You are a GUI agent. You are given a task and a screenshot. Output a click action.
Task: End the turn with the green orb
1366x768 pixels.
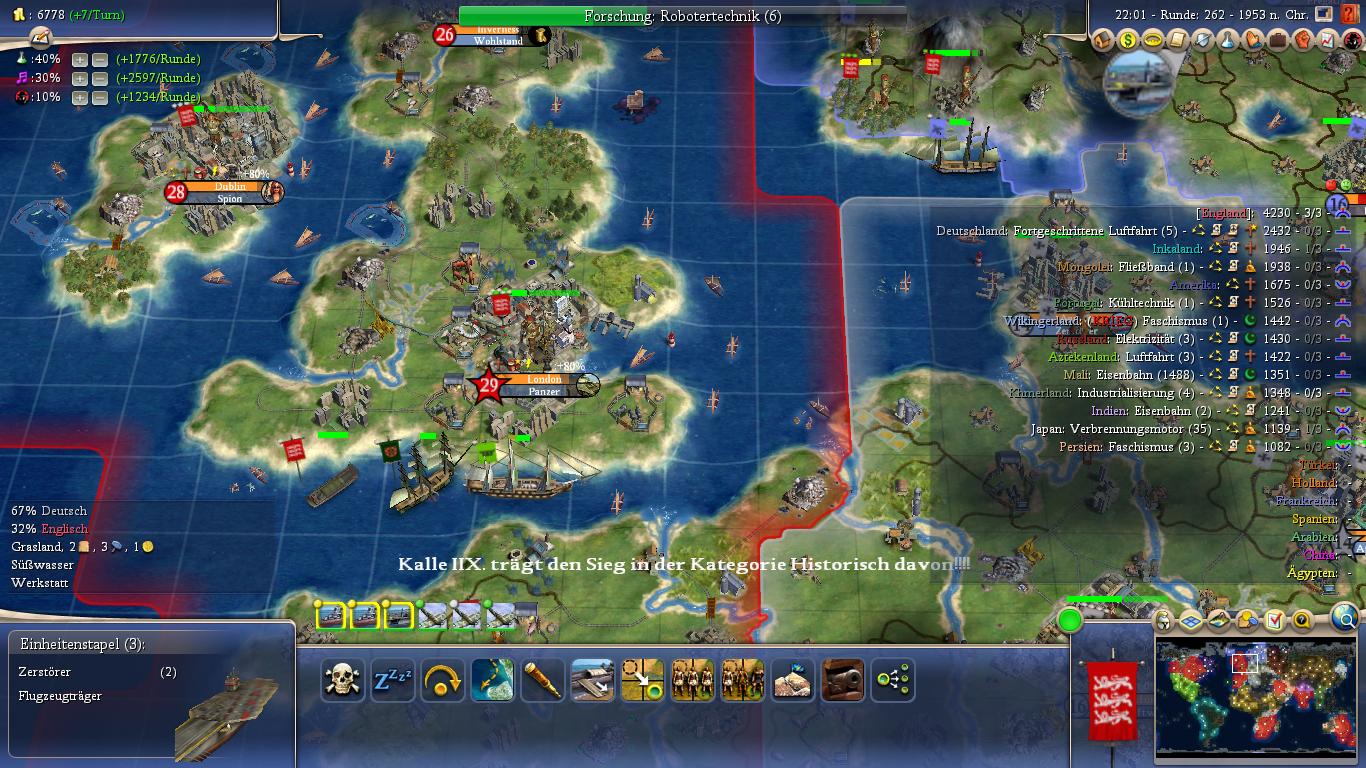point(1070,621)
